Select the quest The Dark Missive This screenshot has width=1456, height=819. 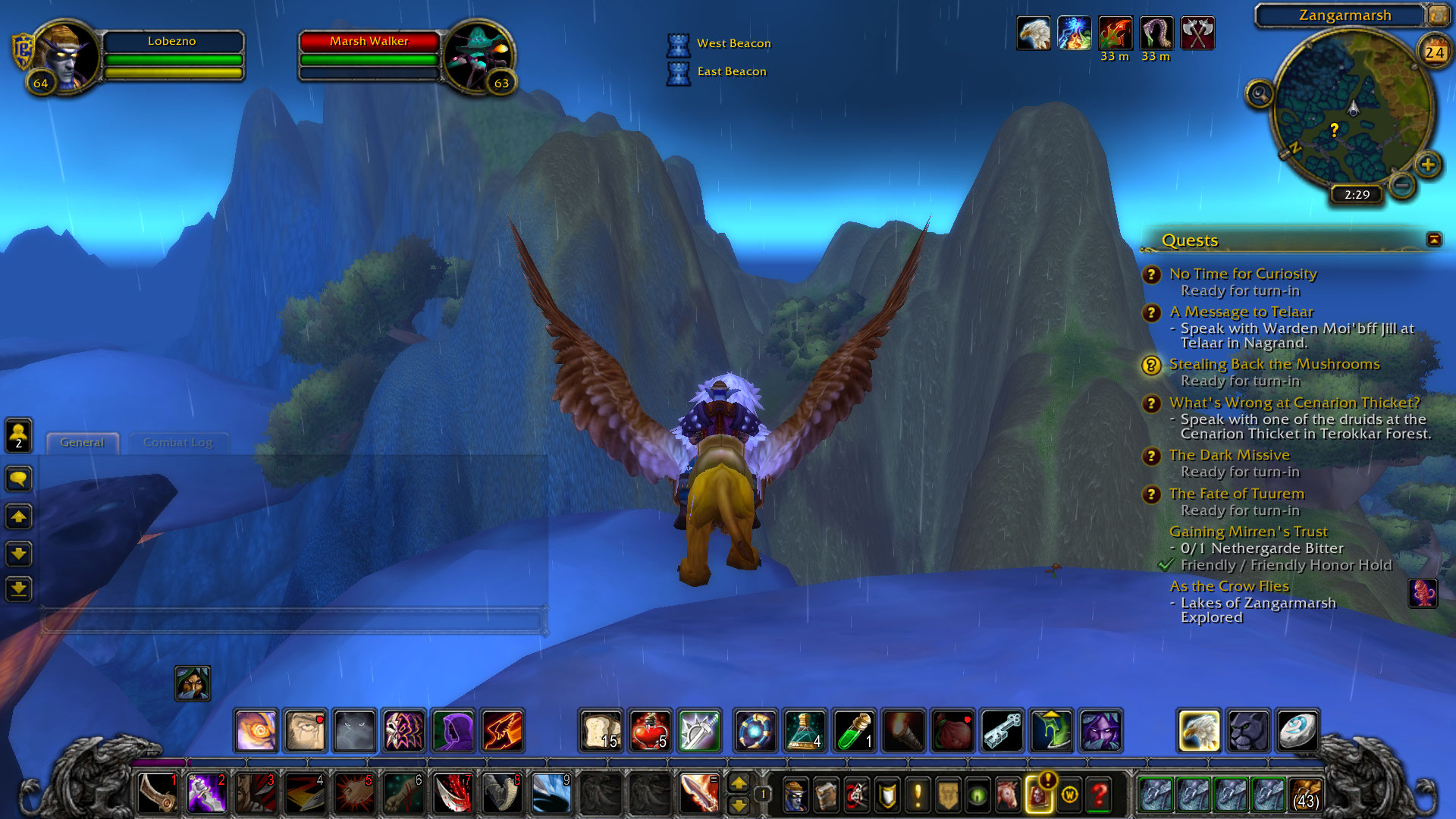[1228, 455]
